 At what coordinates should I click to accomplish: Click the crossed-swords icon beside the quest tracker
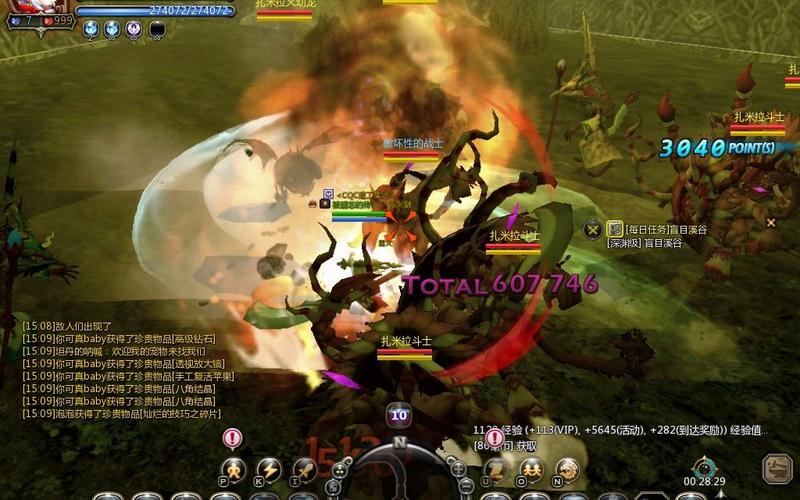coord(594,229)
